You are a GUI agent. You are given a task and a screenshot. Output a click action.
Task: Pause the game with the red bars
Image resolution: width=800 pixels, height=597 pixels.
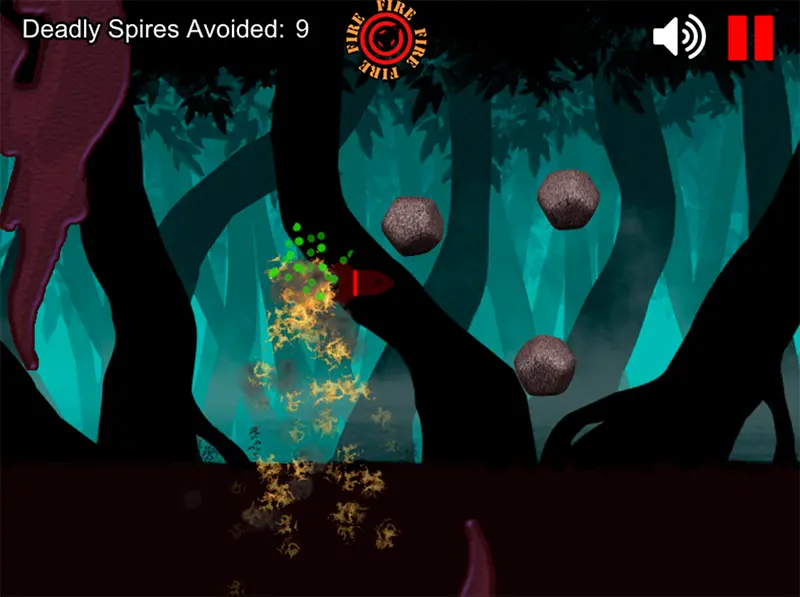click(750, 38)
